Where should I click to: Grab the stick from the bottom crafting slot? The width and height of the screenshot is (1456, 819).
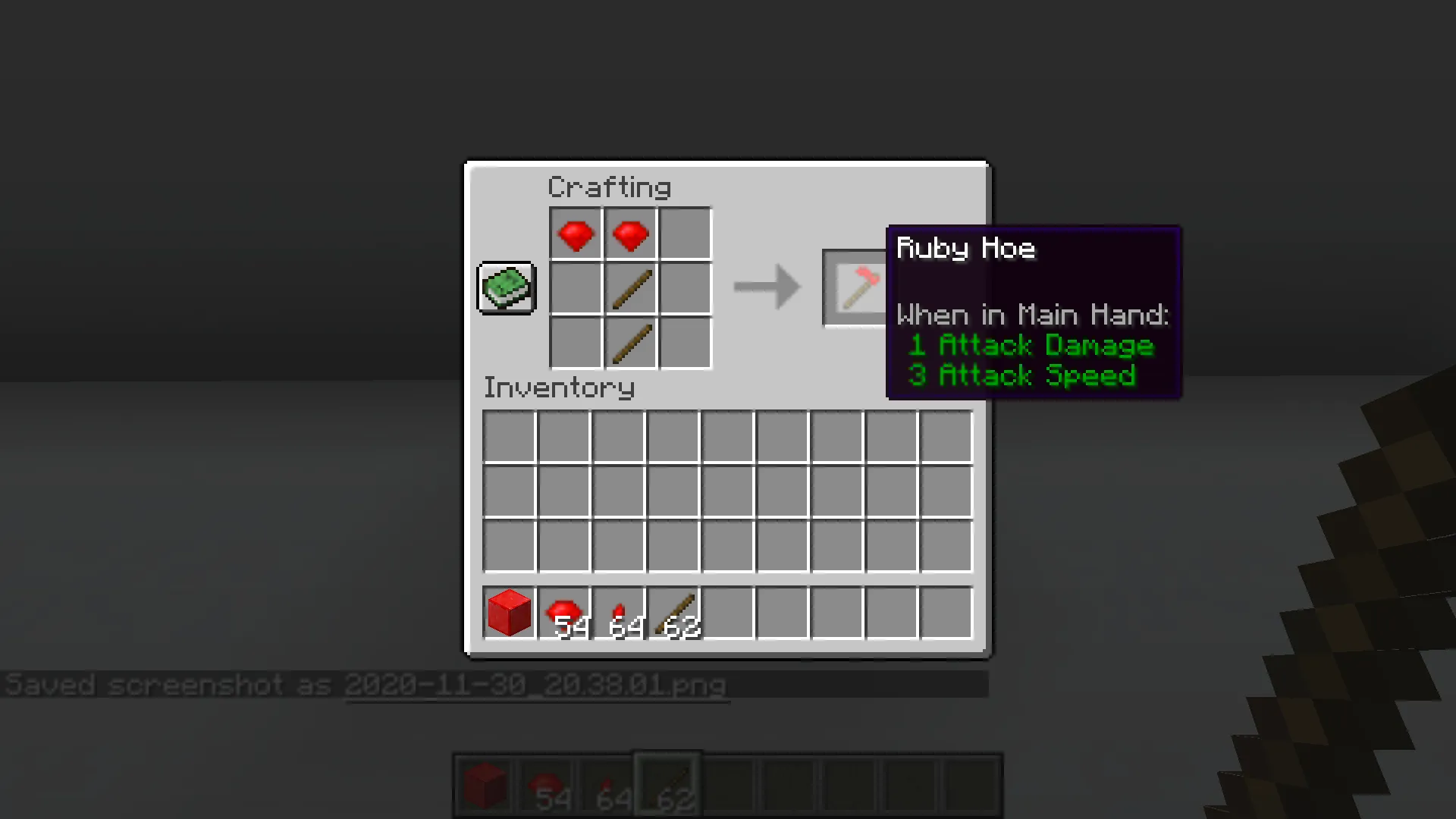click(629, 344)
